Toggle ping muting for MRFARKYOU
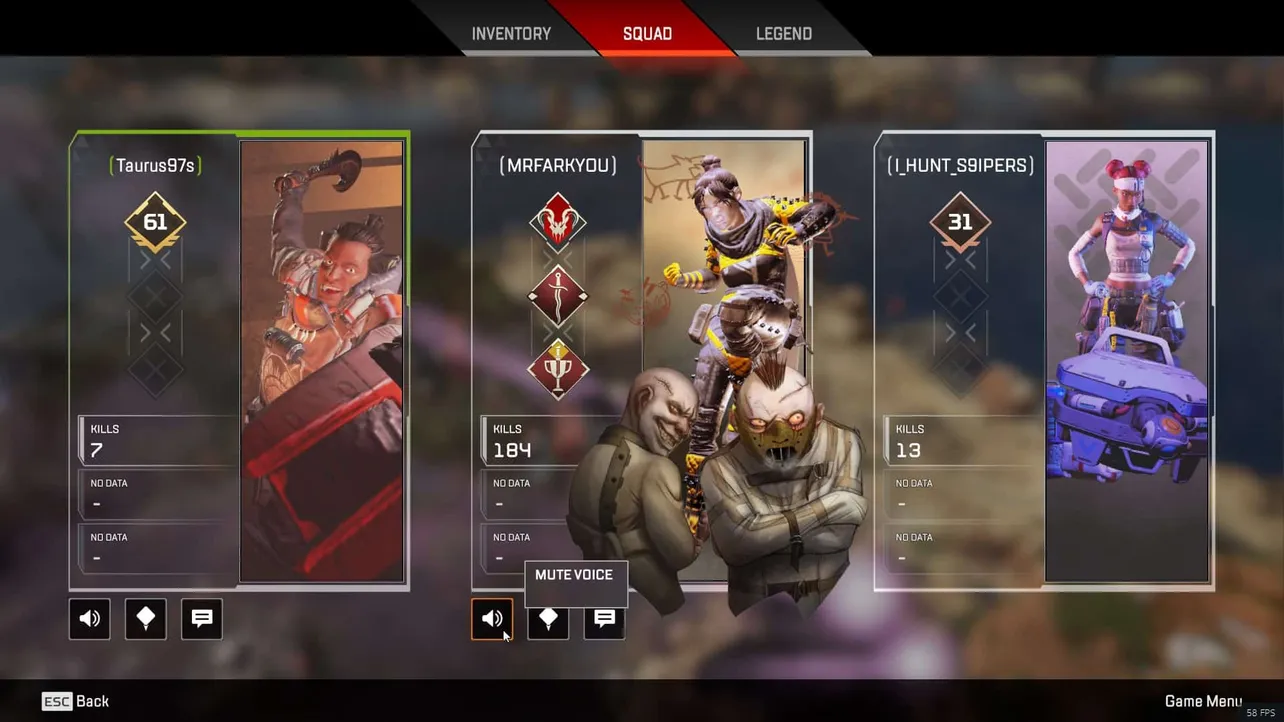Viewport: 1284px width, 722px height. click(548, 619)
